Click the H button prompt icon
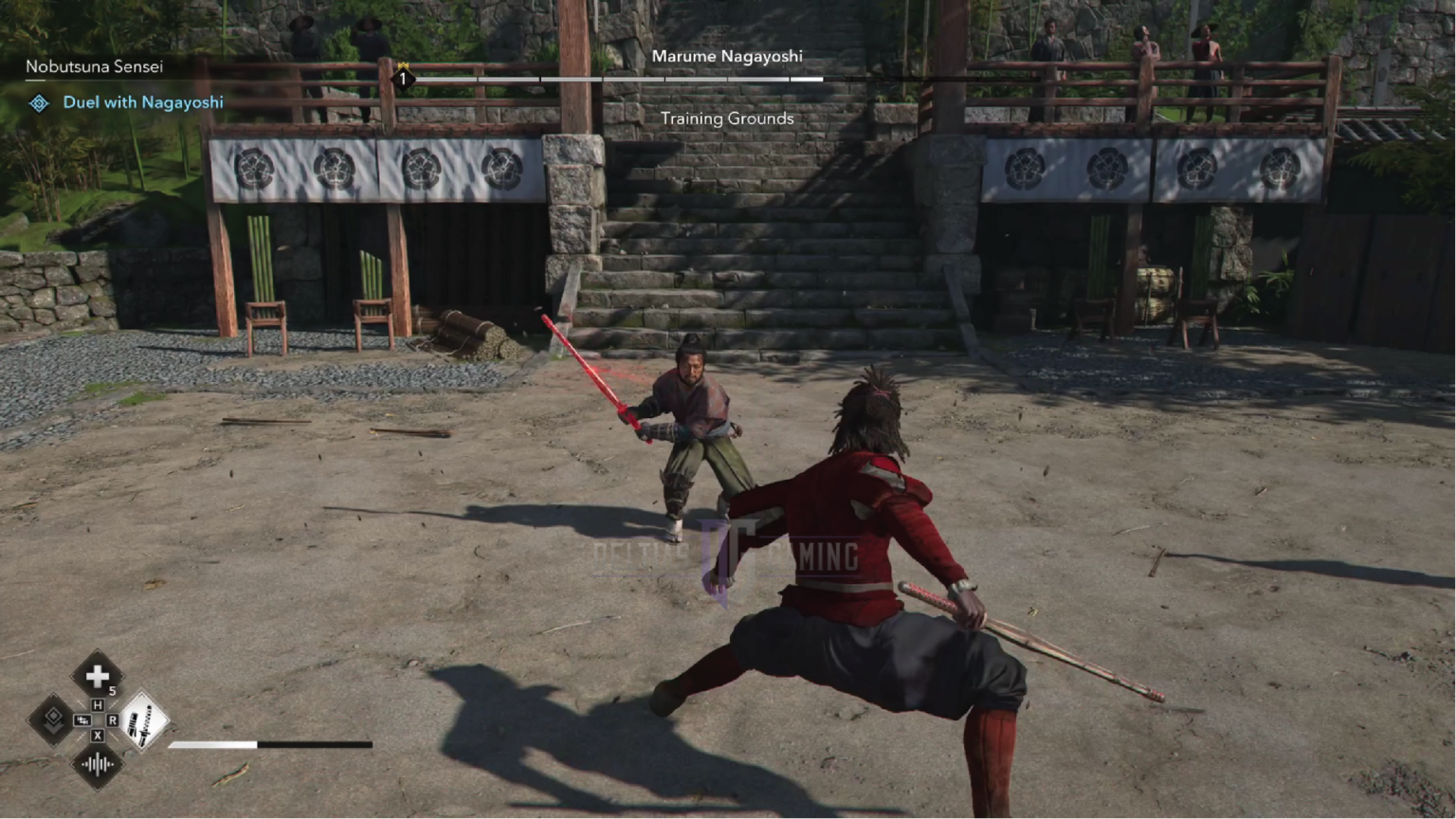 [x=99, y=704]
